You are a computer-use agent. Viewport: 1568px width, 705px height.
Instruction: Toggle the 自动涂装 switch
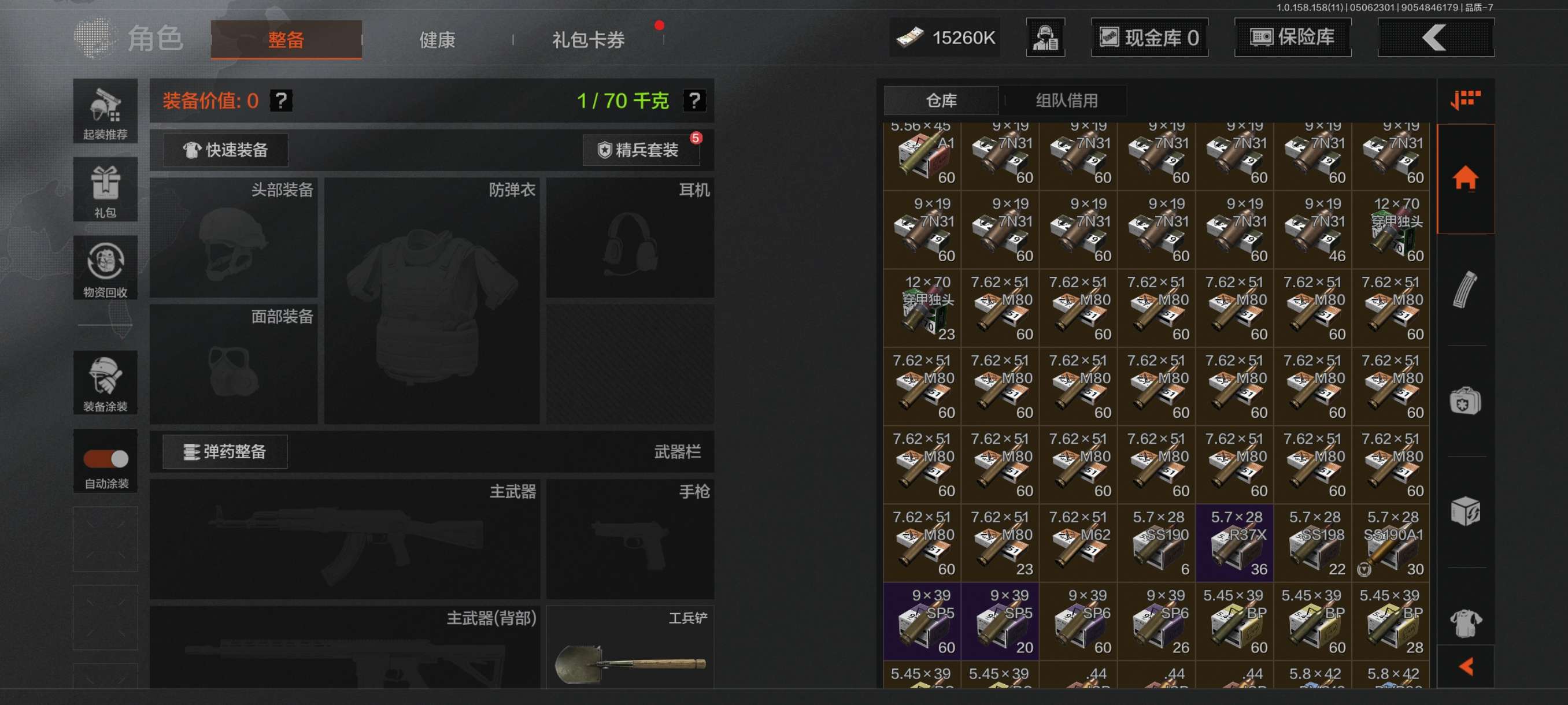(106, 459)
